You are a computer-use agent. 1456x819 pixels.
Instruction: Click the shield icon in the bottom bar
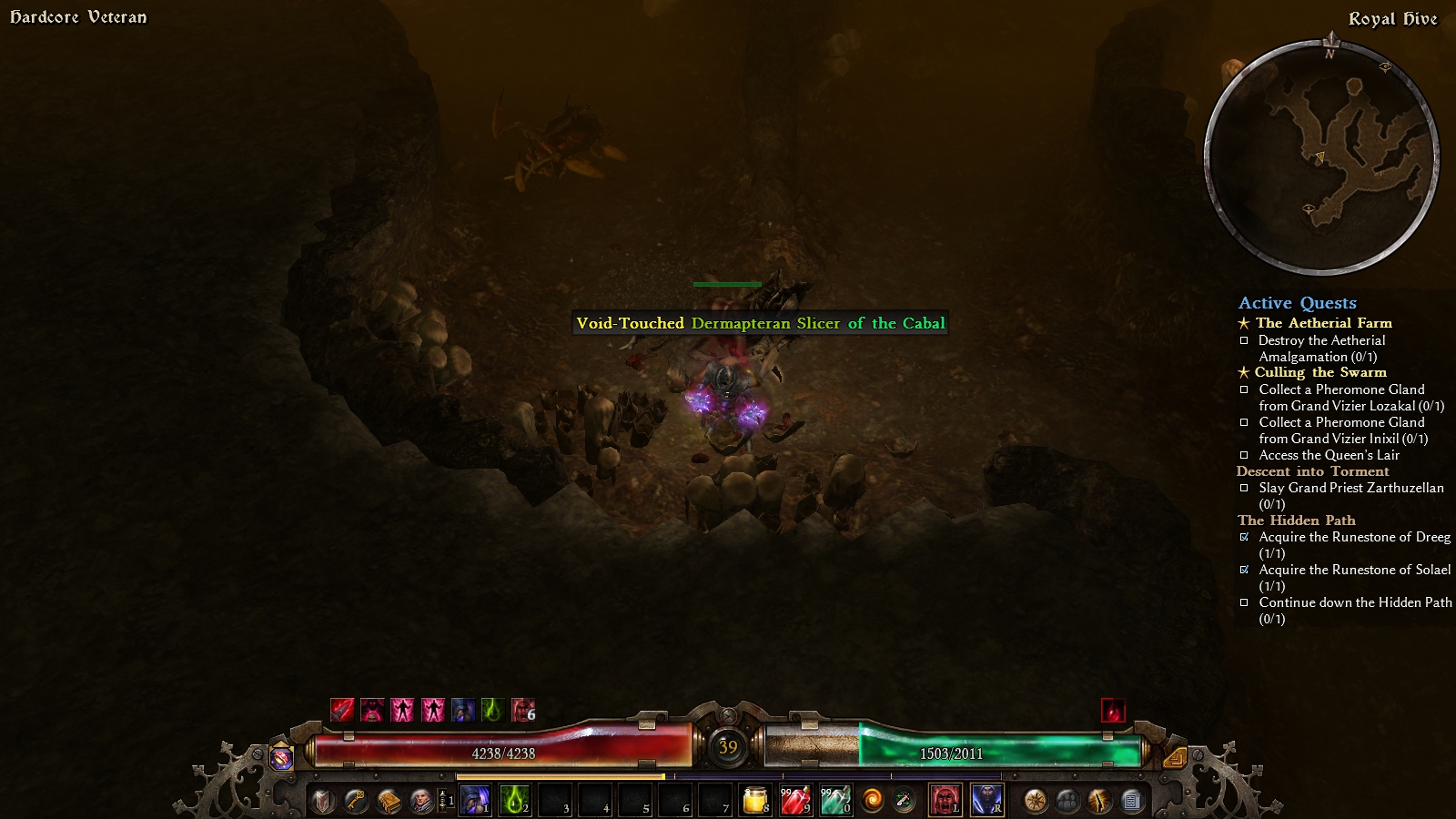click(x=322, y=801)
